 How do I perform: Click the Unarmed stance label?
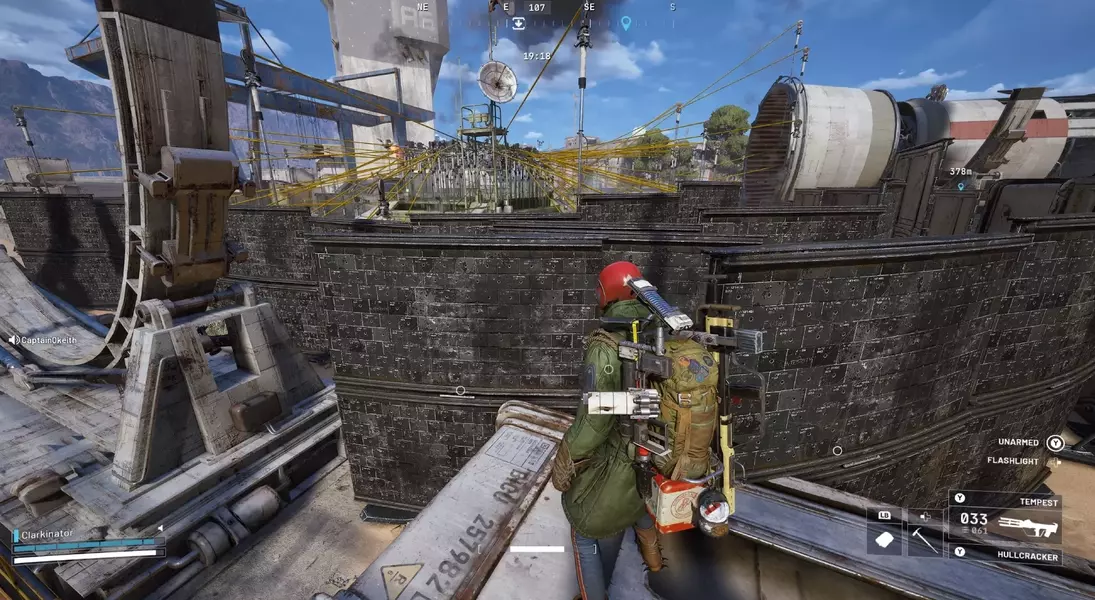point(1018,442)
